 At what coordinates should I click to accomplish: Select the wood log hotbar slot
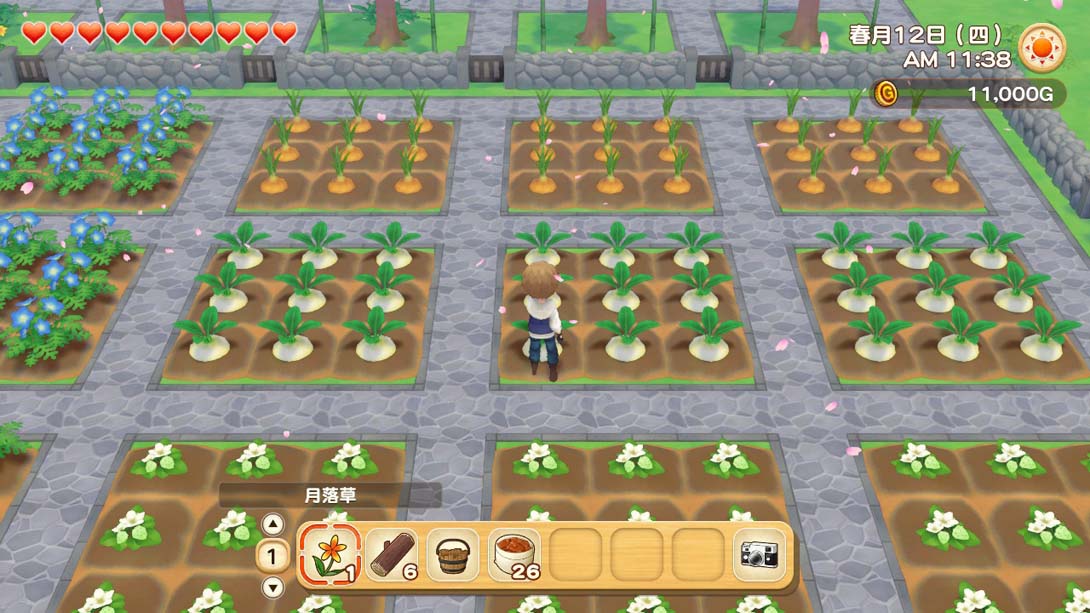pos(392,553)
